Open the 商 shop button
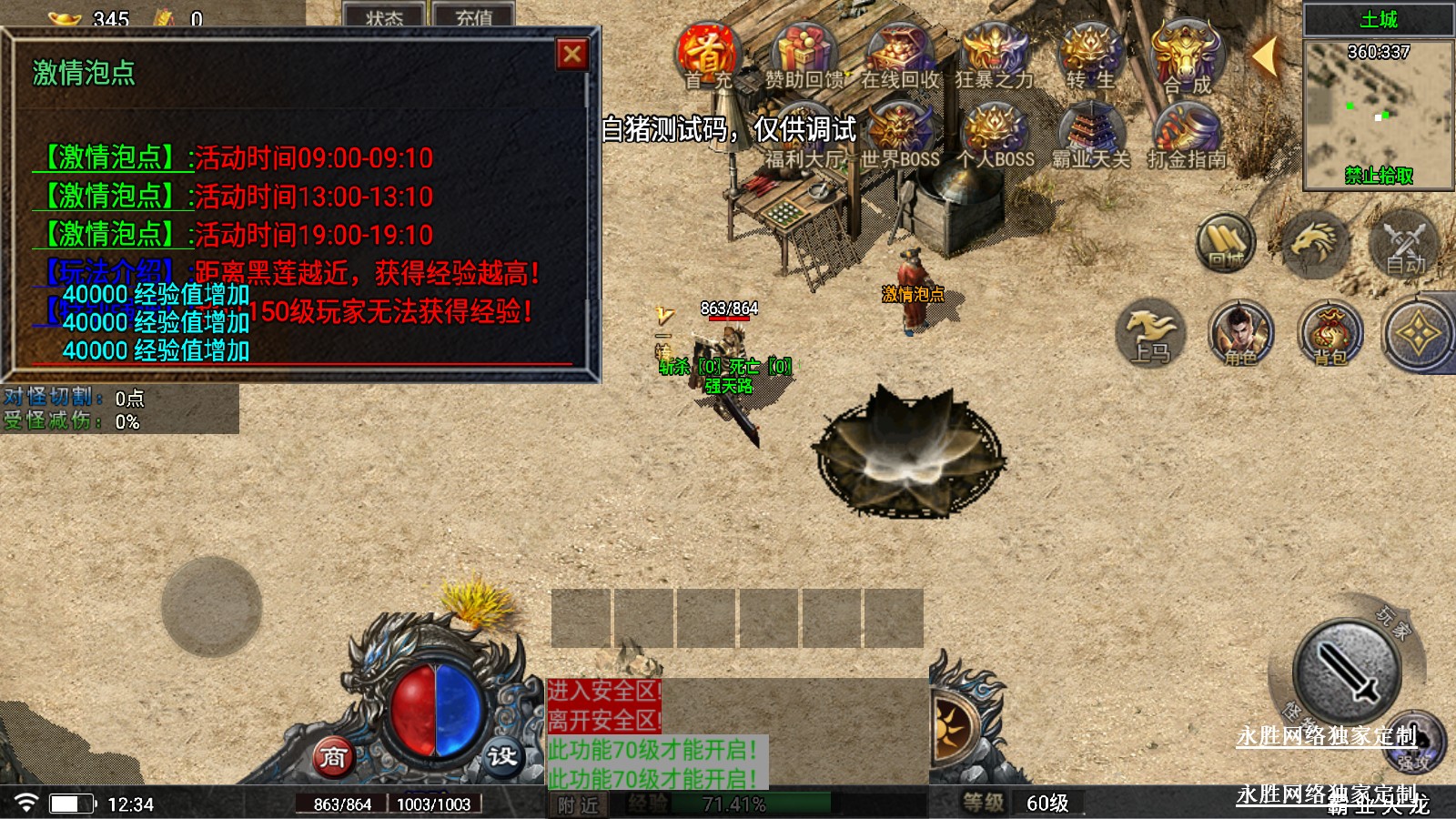 (333, 757)
